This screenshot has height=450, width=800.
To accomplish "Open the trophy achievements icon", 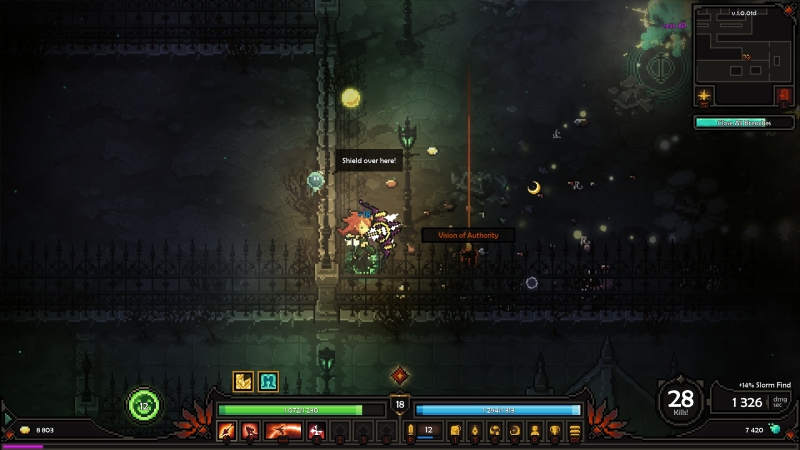I will (555, 431).
